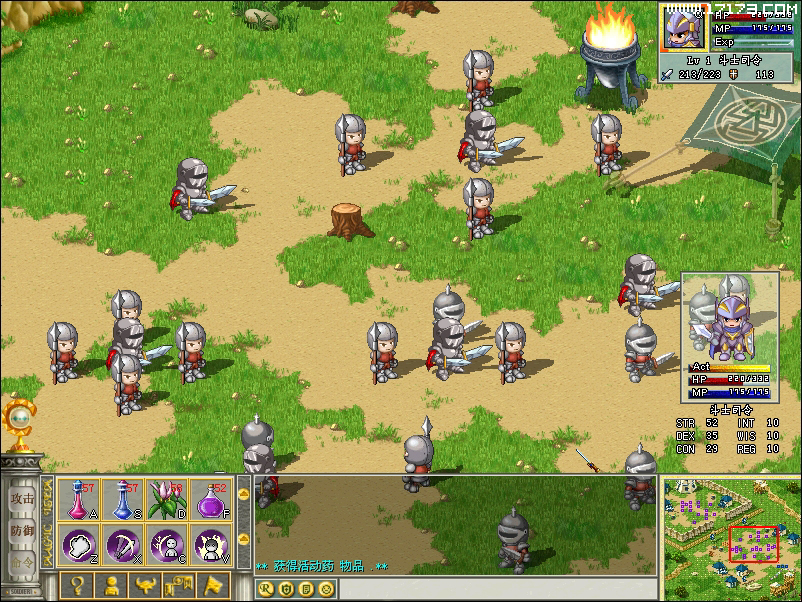This screenshot has width=802, height=602.
Task: Activate the glowing figure skill in slot V
Action: coord(210,545)
